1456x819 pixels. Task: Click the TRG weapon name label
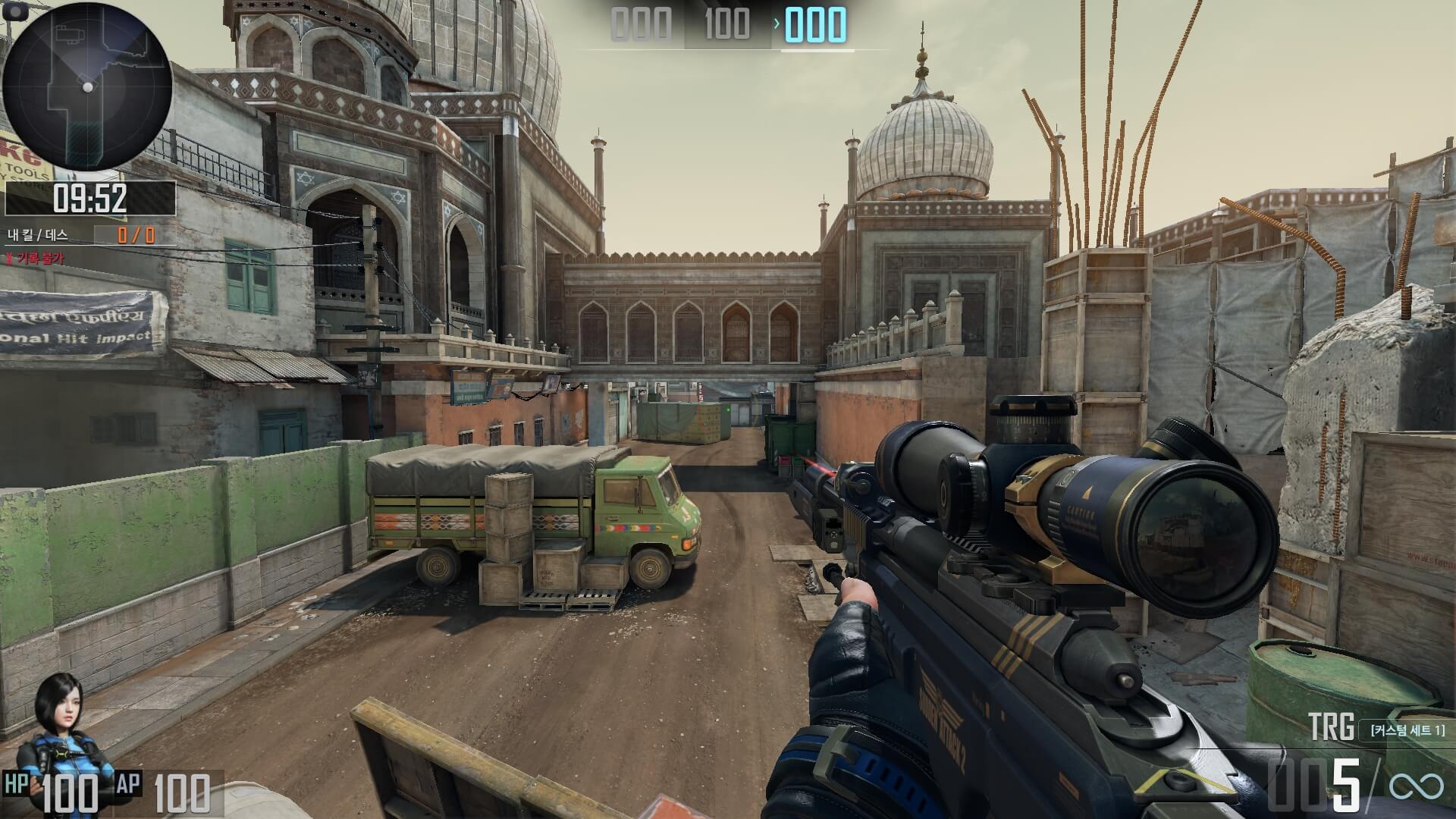pos(1331,728)
